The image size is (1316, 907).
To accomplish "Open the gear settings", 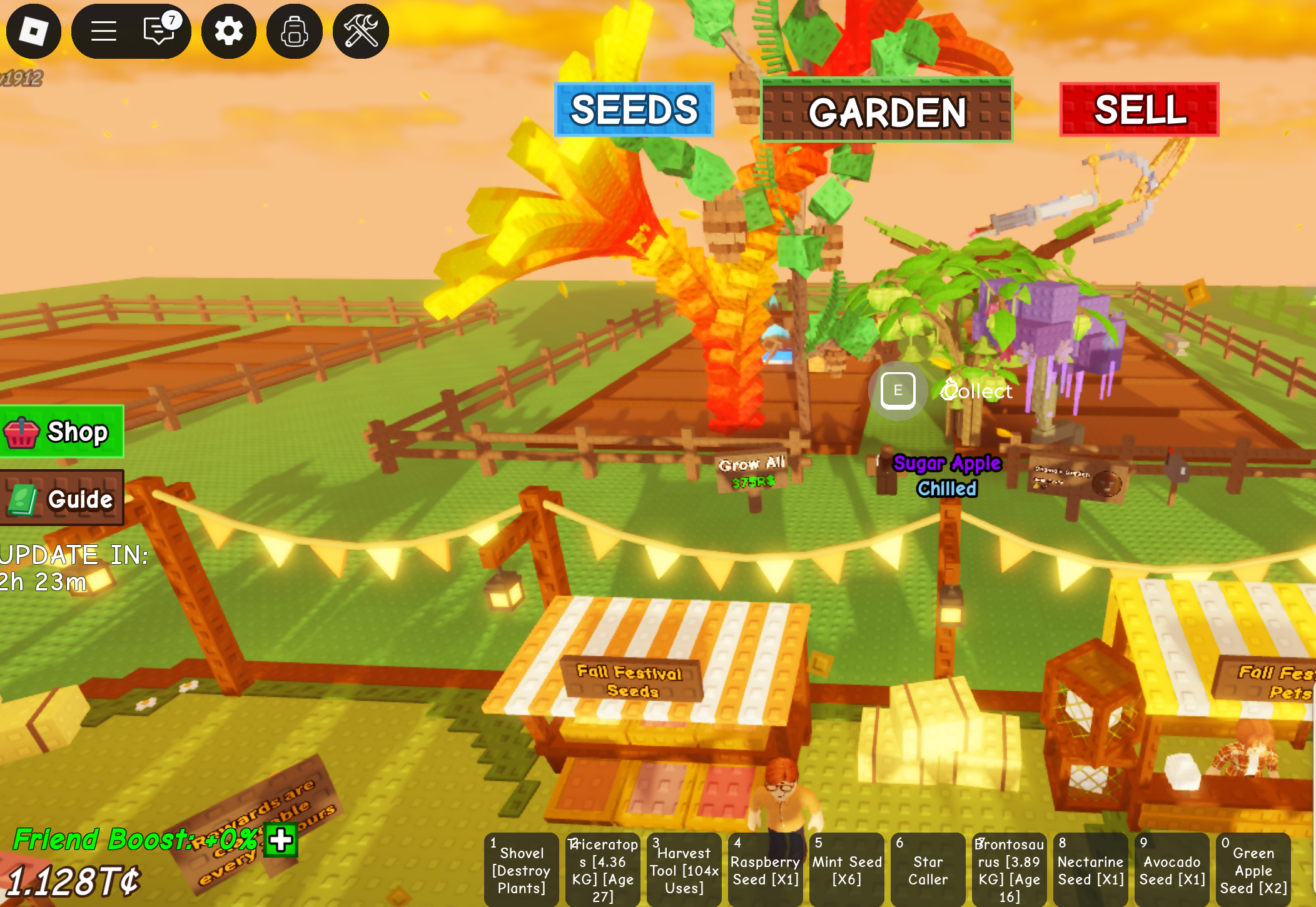I will coord(229,31).
